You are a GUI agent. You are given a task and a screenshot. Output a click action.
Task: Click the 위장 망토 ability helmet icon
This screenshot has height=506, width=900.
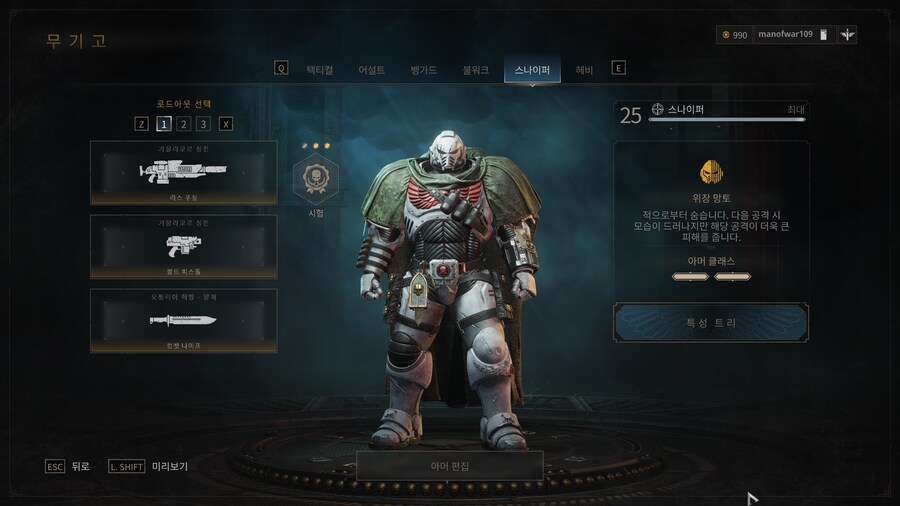(711, 172)
